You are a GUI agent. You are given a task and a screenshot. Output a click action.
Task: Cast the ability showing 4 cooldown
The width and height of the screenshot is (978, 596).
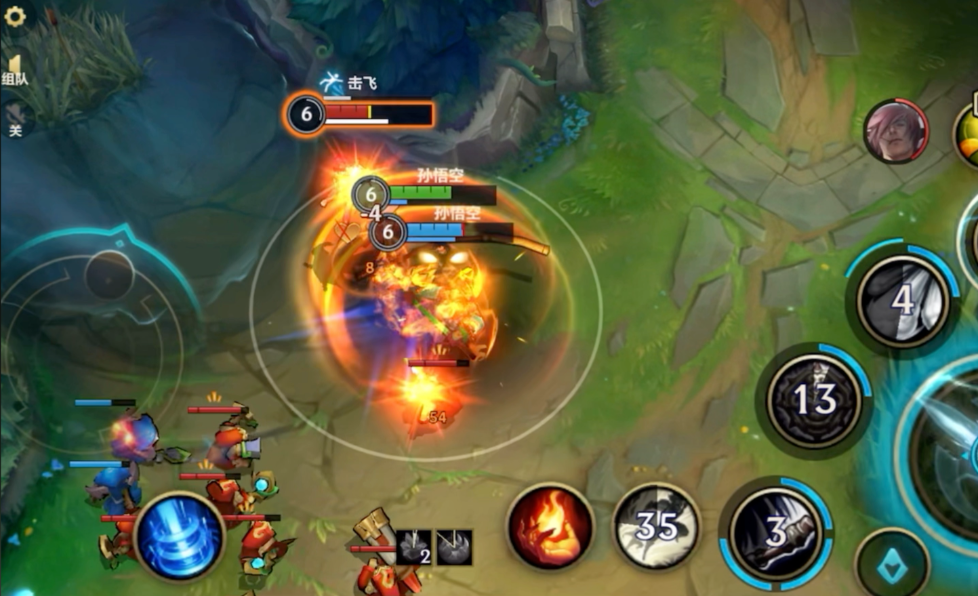[x=903, y=301]
